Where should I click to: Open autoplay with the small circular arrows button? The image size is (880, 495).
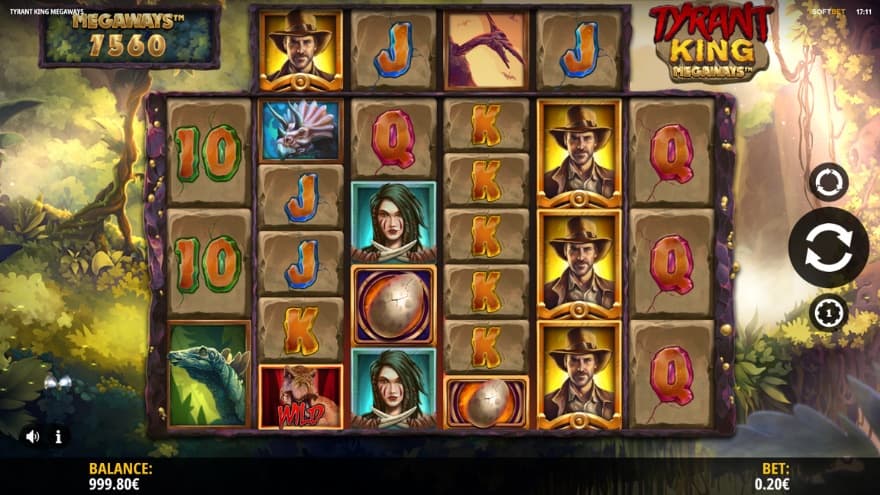point(828,182)
